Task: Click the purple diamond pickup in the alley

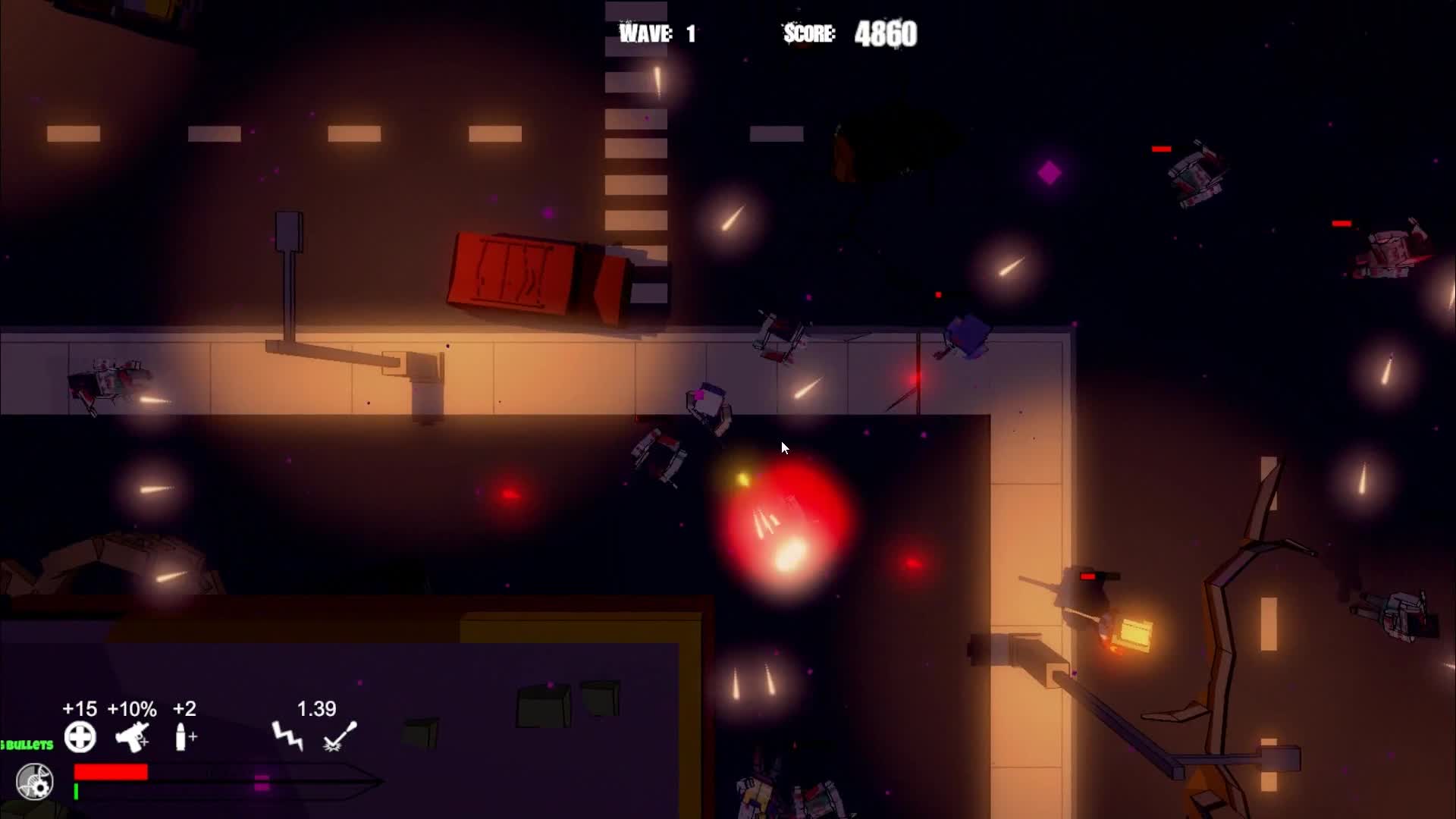Action: click(1050, 173)
